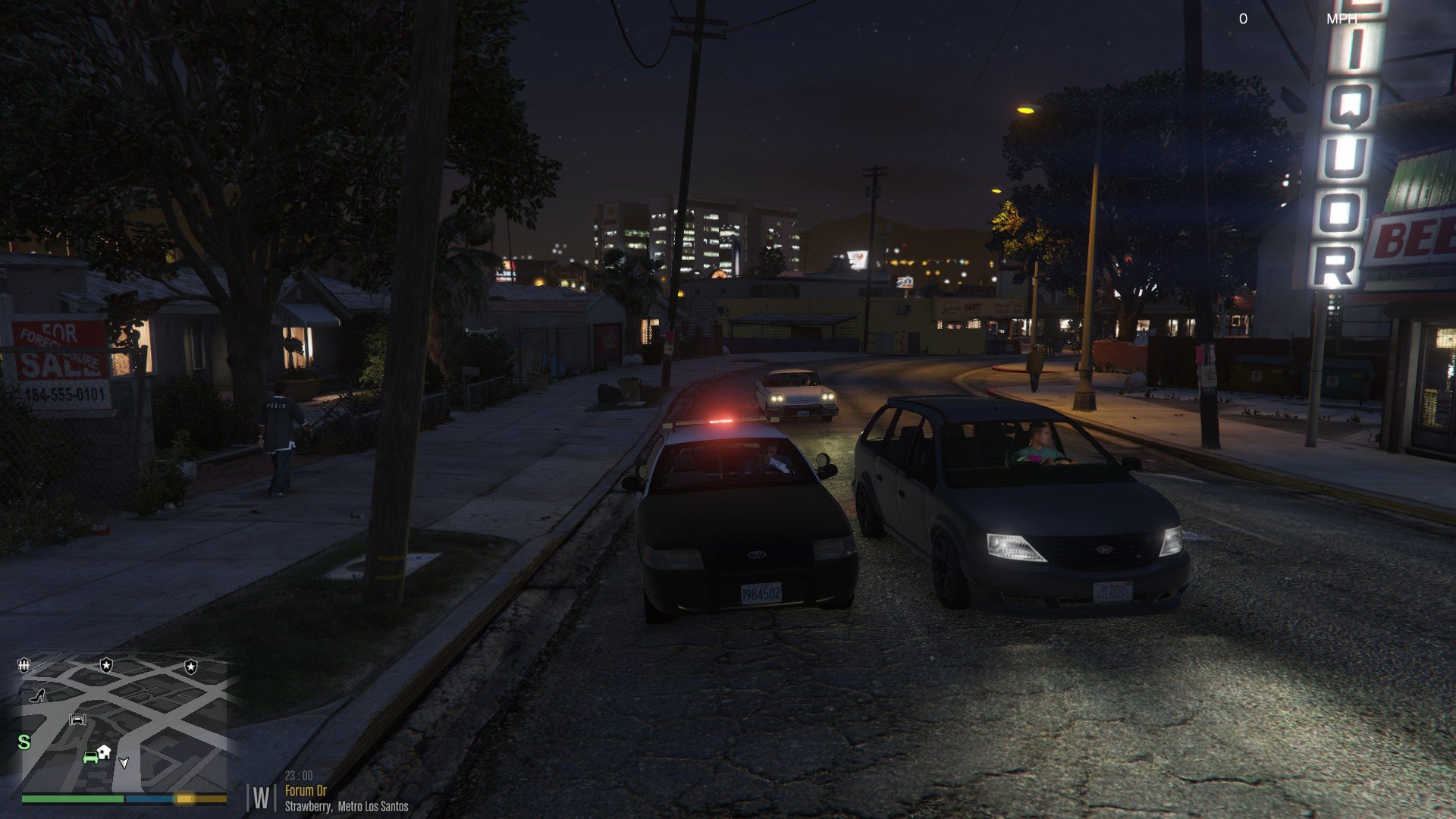Click the green personal car blip
Viewport: 1456px width, 819px height.
(x=90, y=756)
